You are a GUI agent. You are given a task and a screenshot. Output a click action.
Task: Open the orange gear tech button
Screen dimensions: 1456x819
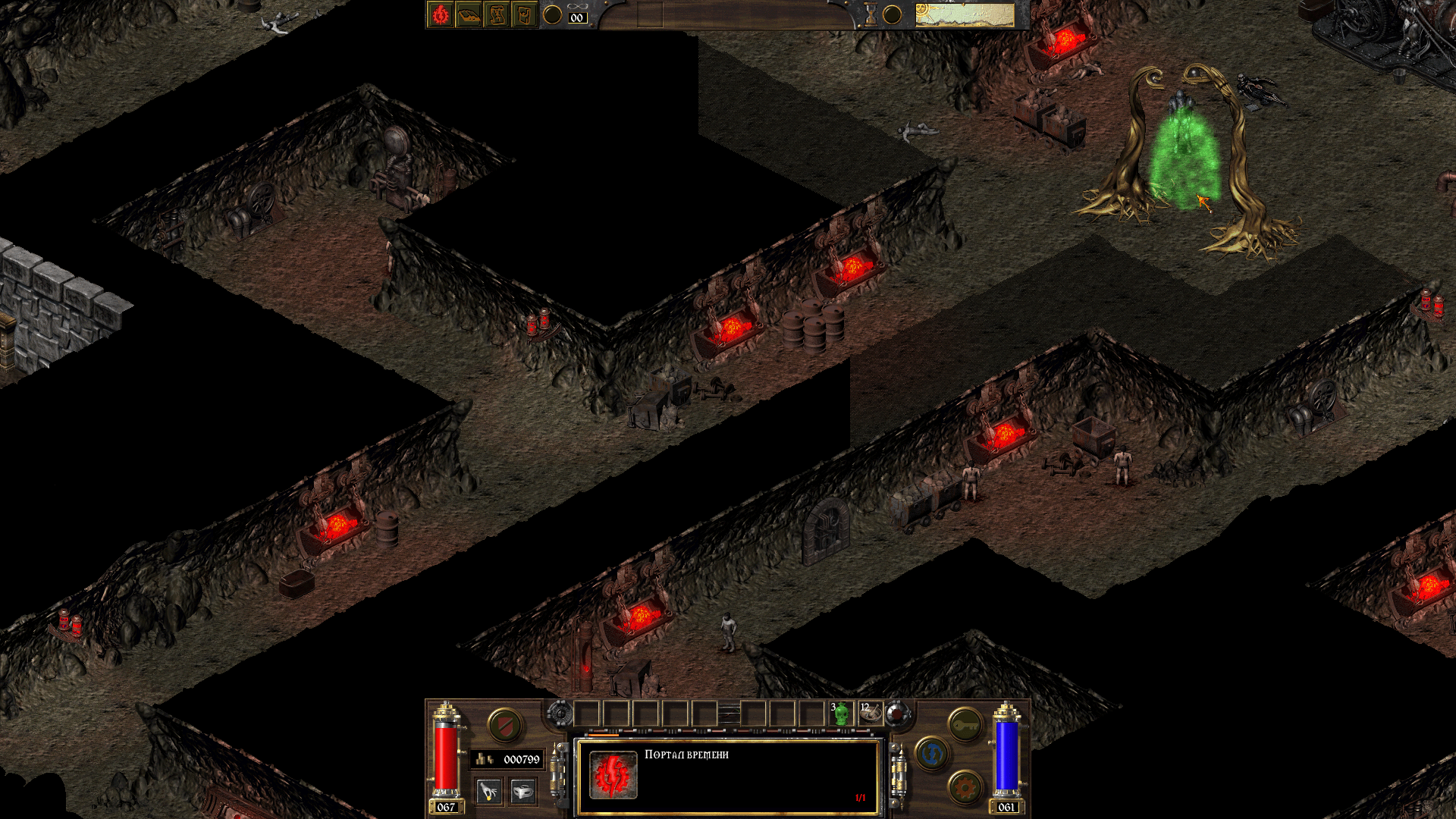pyautogui.click(x=965, y=788)
